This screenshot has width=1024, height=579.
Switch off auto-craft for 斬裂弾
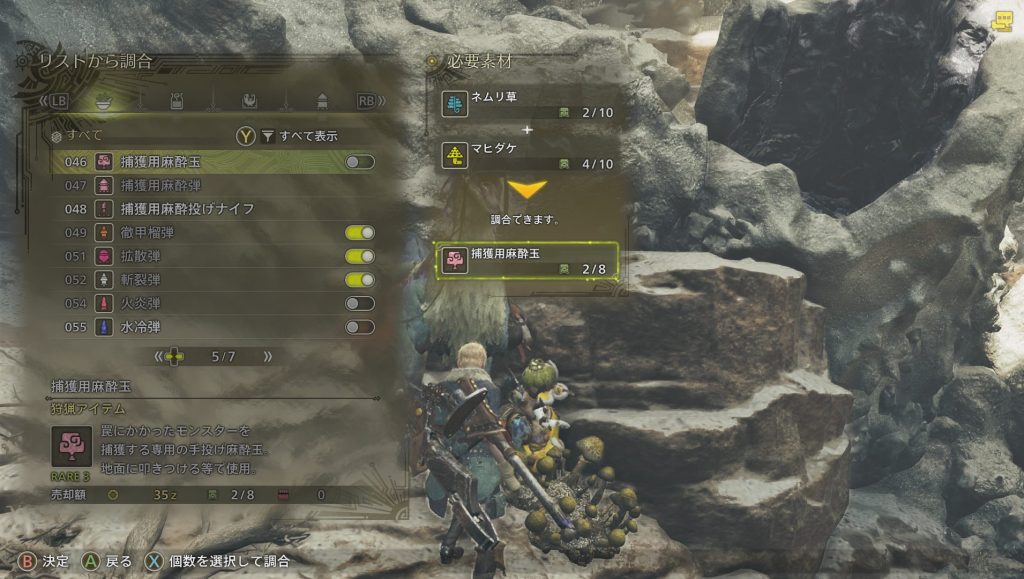pos(359,280)
